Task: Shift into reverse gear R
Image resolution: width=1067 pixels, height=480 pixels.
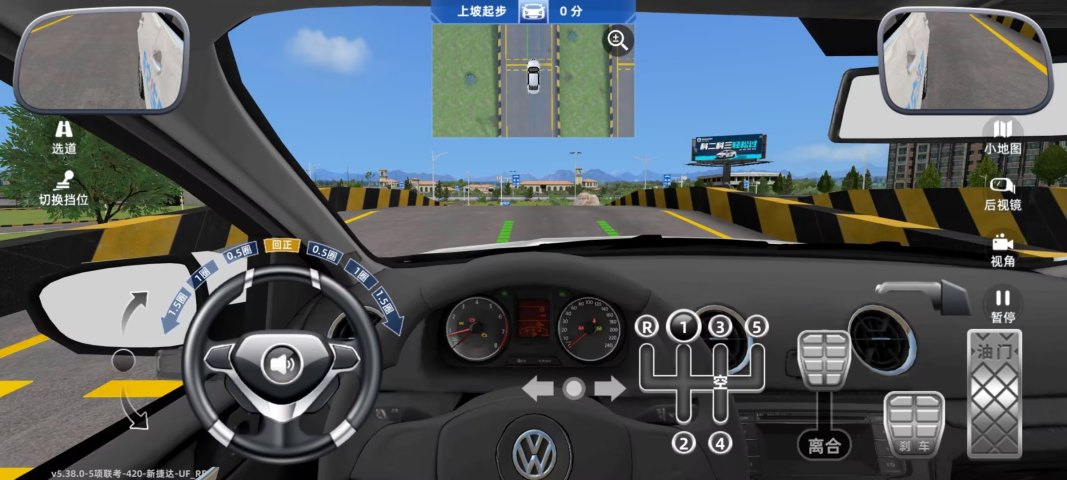Action: pyautogui.click(x=648, y=326)
